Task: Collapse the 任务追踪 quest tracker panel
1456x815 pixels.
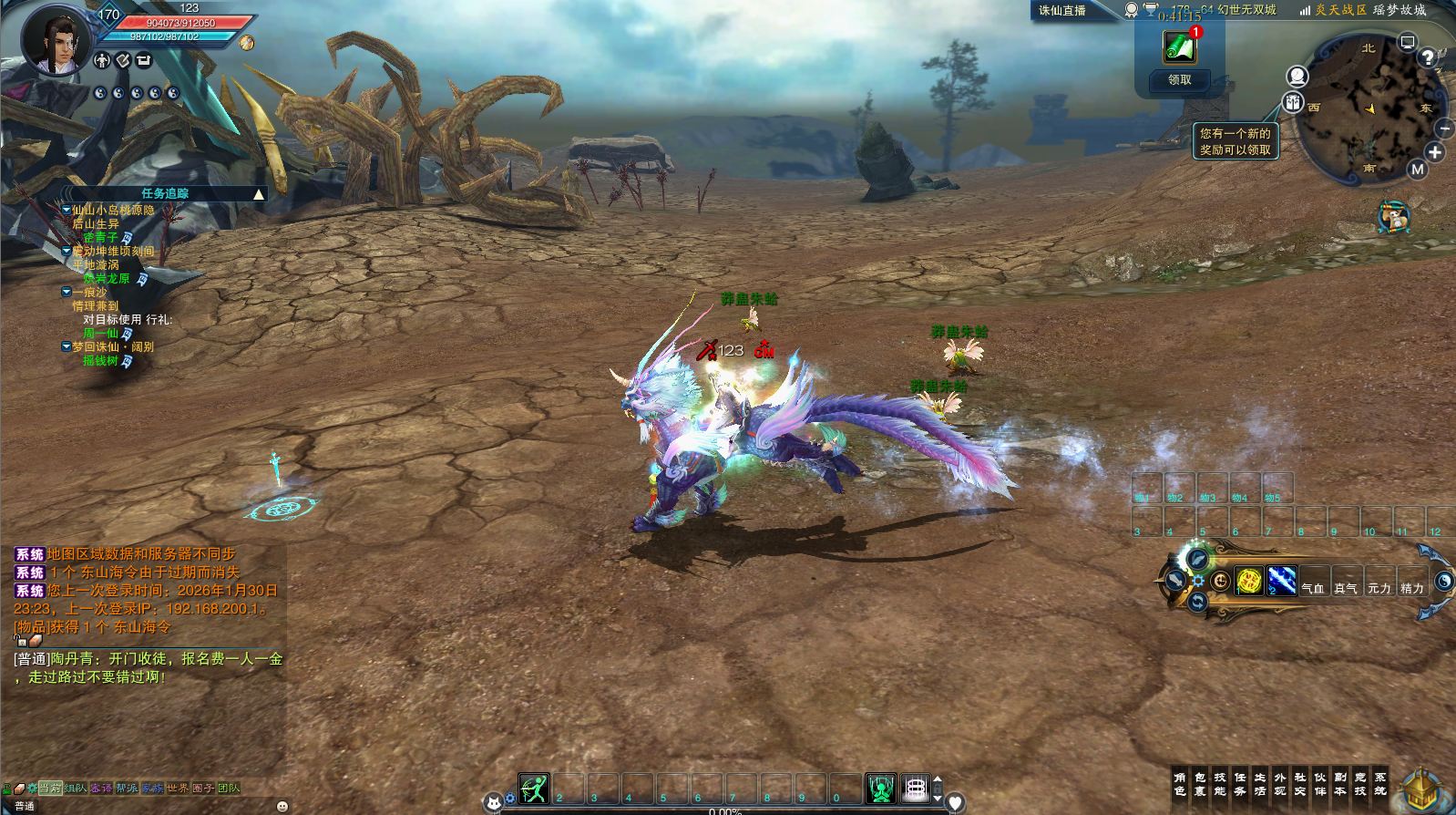Action: (259, 194)
